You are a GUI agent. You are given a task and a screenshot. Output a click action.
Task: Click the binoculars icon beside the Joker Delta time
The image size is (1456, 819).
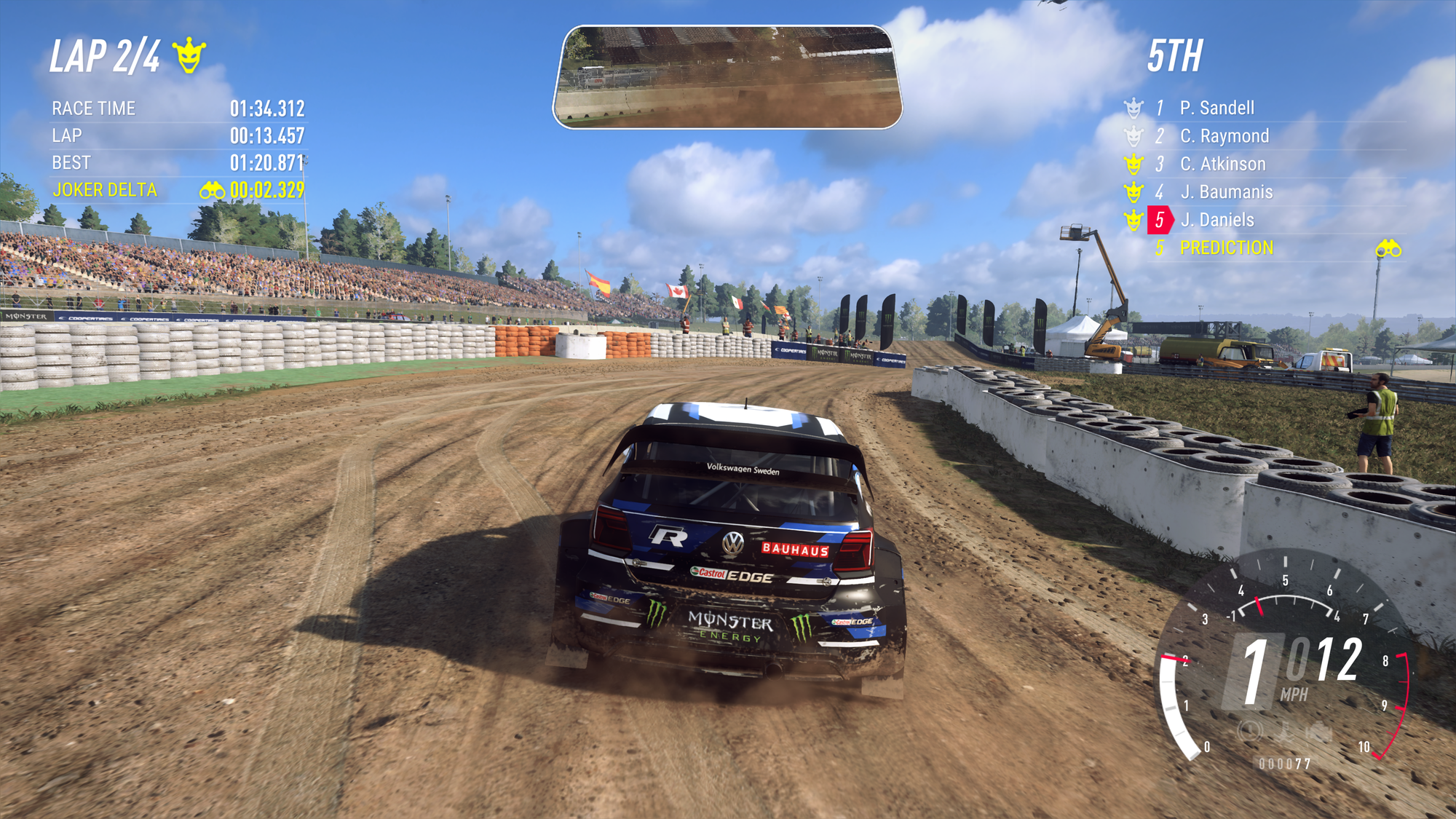(x=212, y=191)
